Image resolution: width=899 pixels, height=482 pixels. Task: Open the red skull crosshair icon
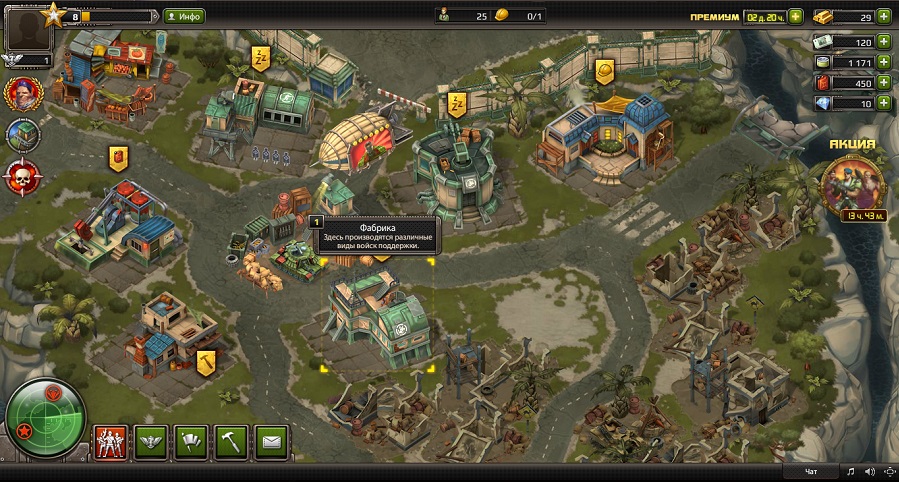(x=21, y=176)
